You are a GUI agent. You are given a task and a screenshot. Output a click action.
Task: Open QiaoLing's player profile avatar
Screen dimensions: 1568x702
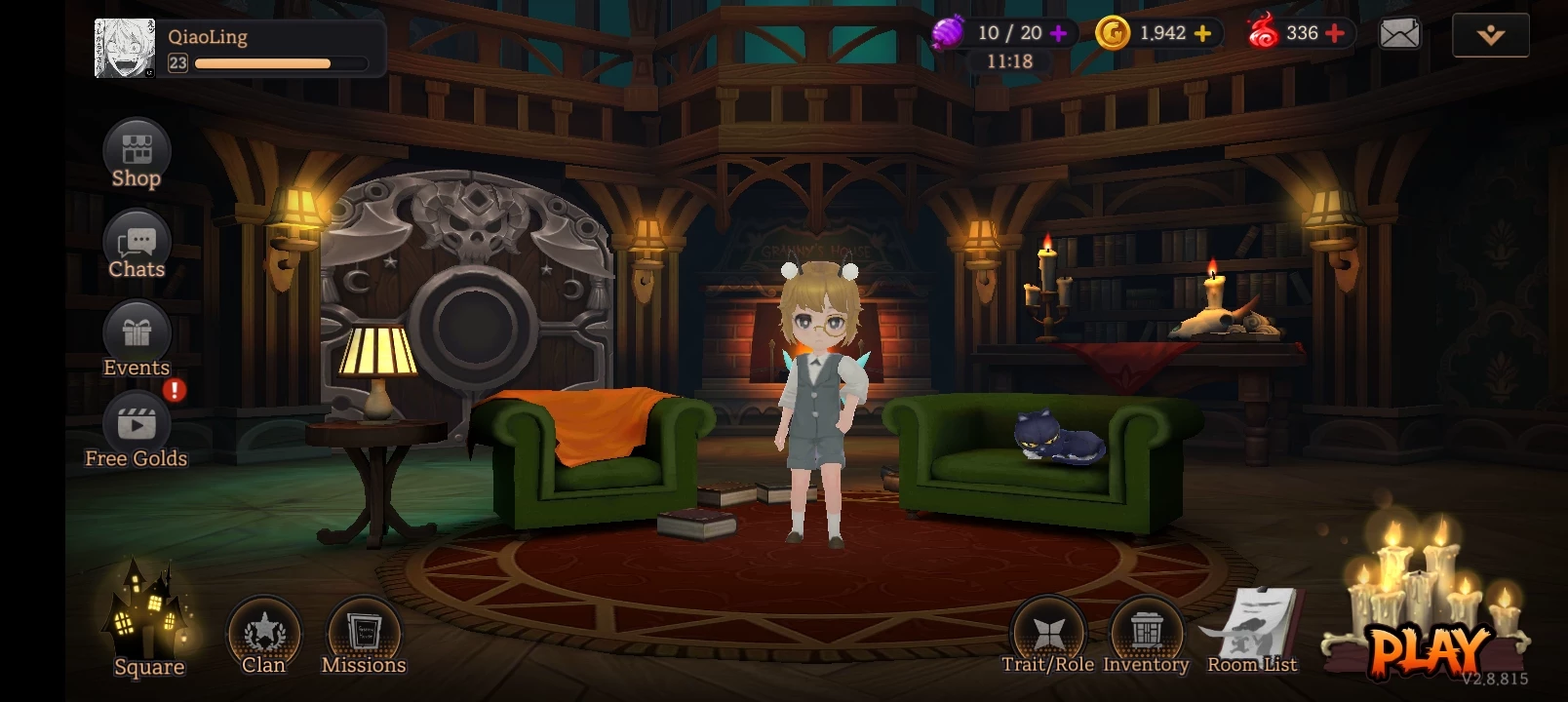pyautogui.click(x=125, y=48)
